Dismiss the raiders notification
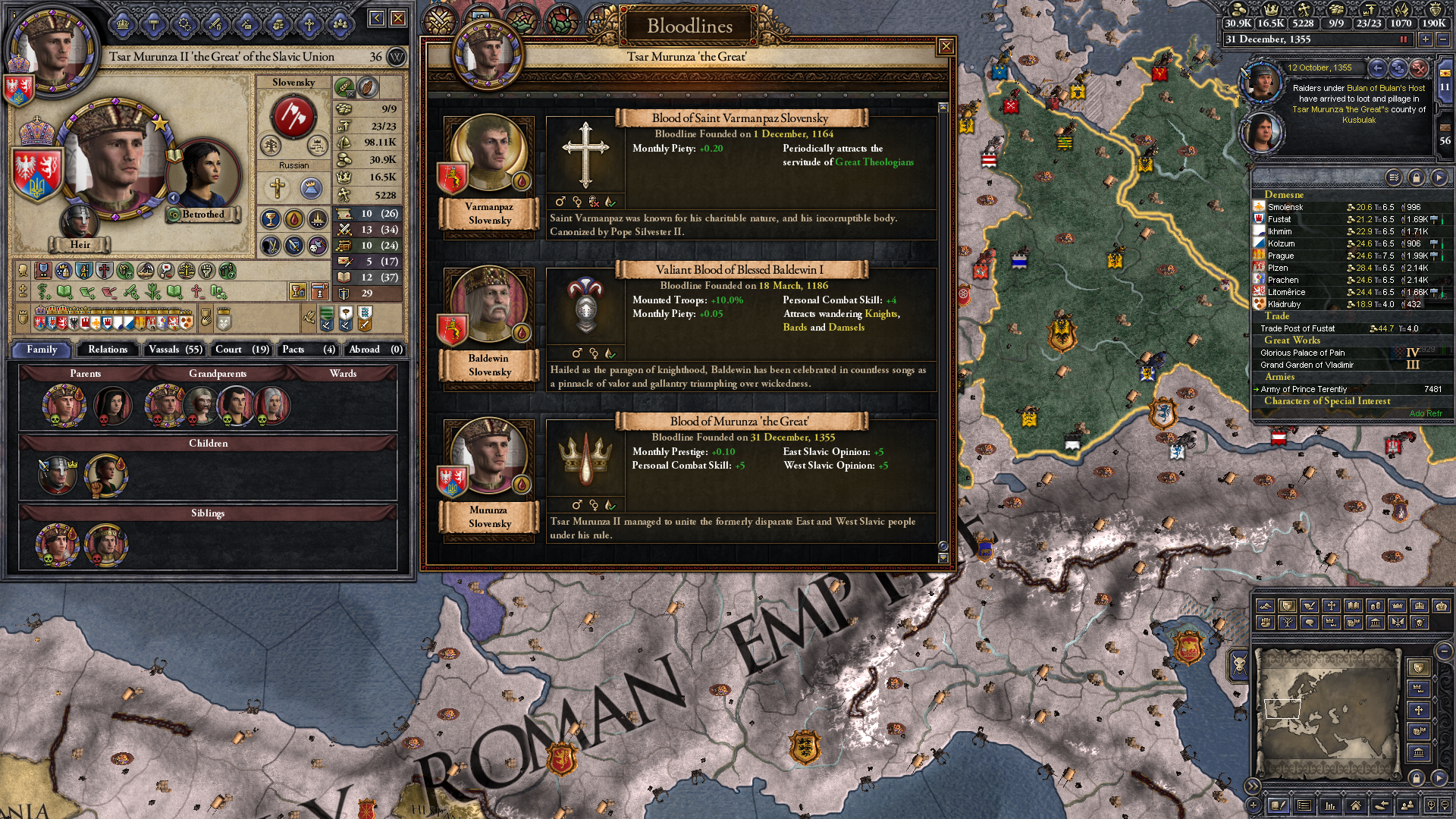Image resolution: width=1456 pixels, height=819 pixels. (1419, 68)
